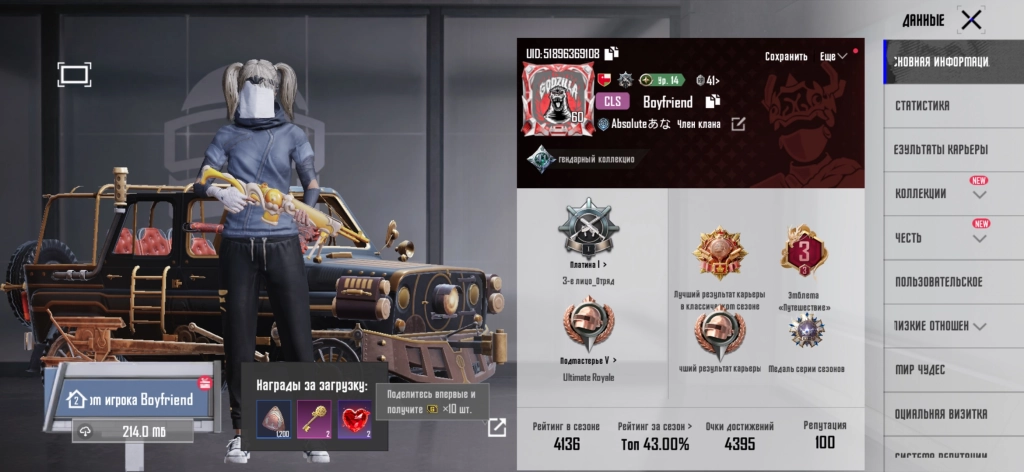The width and height of the screenshot is (1024, 472).
Task: Copy the Boyfriend nickname
Action: (x=713, y=102)
